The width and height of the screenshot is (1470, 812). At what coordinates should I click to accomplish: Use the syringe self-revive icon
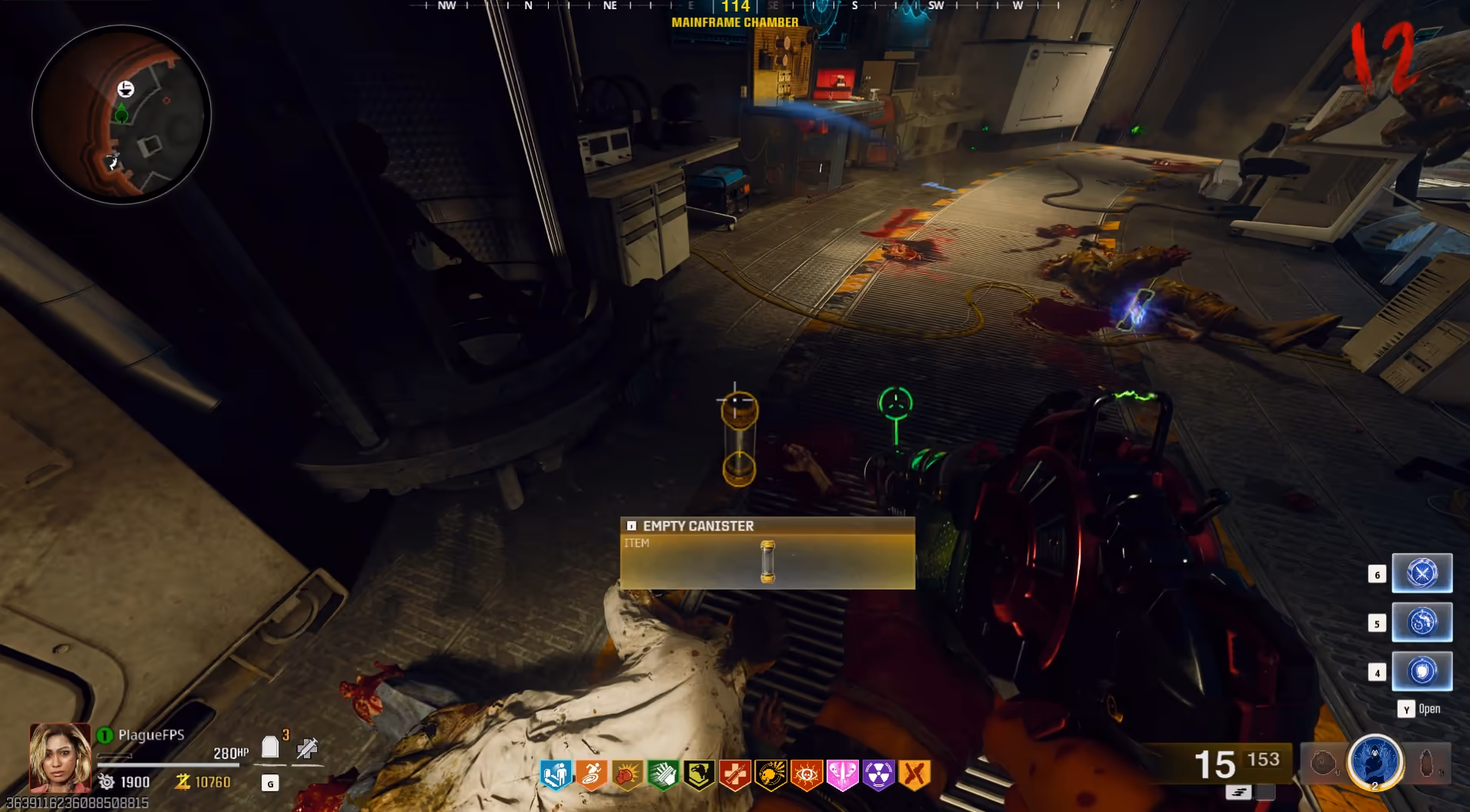[307, 747]
